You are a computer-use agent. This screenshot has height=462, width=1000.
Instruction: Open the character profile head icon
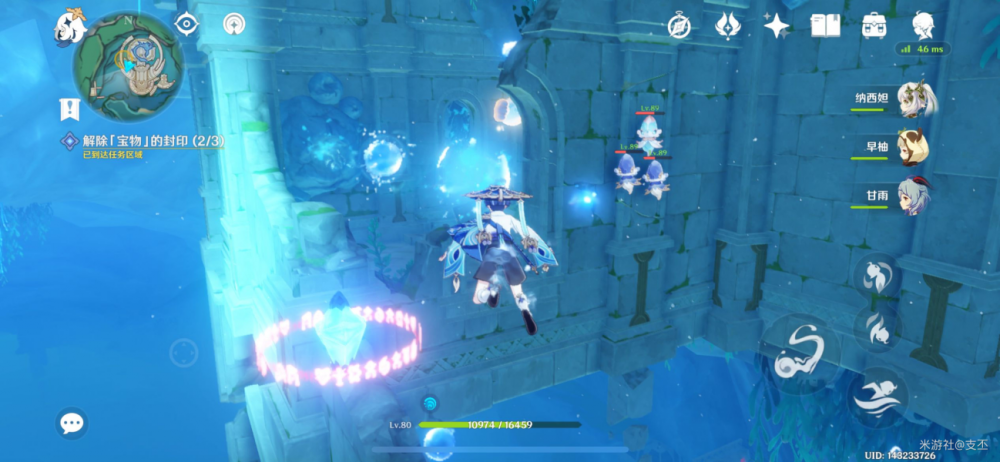(x=923, y=25)
